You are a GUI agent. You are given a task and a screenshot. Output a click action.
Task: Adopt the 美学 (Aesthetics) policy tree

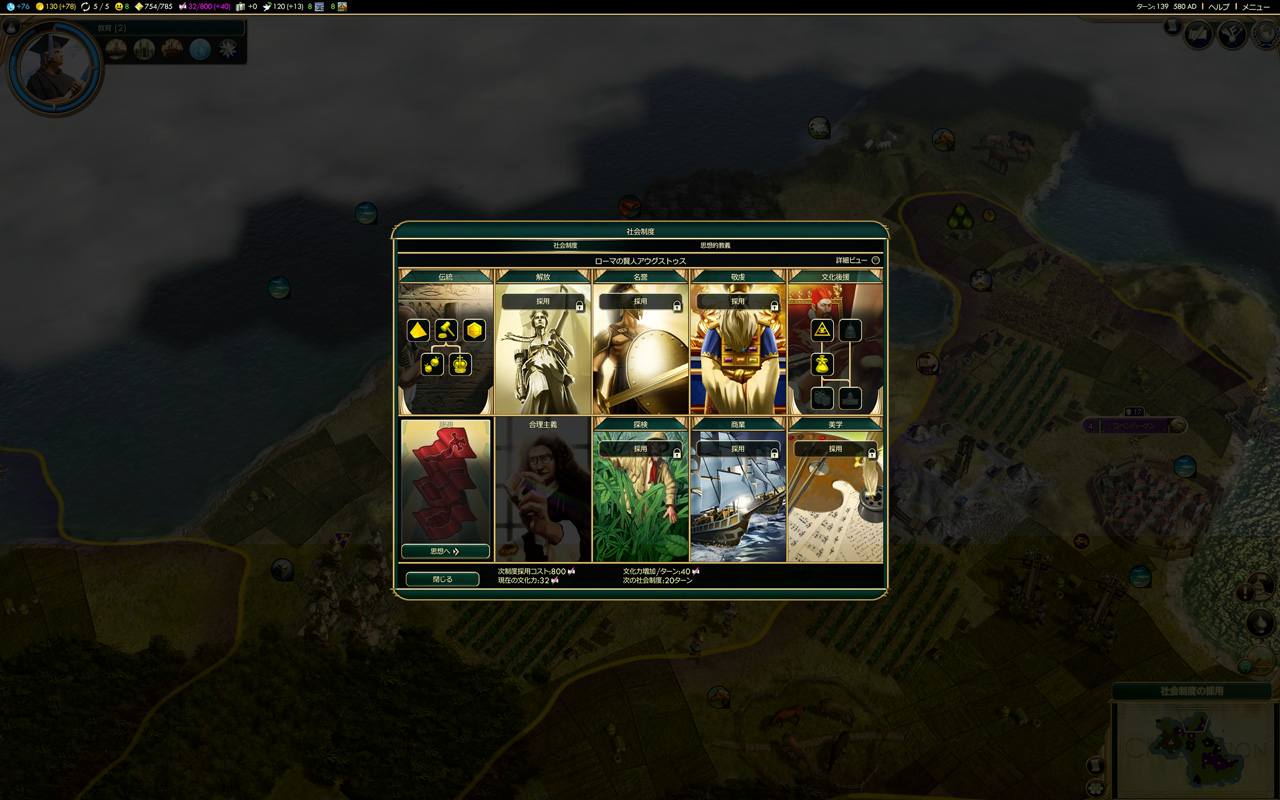click(x=836, y=449)
